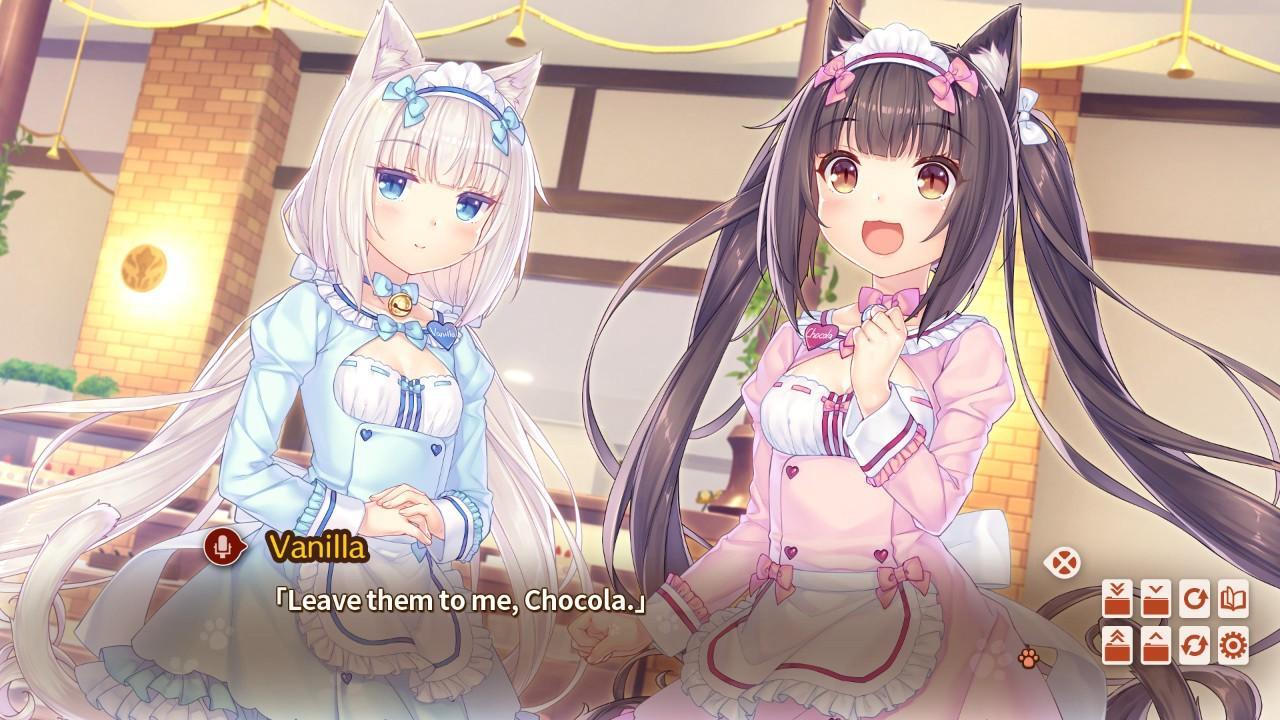Open the load game folder icon
The width and height of the screenshot is (1280, 720).
[x=1155, y=645]
